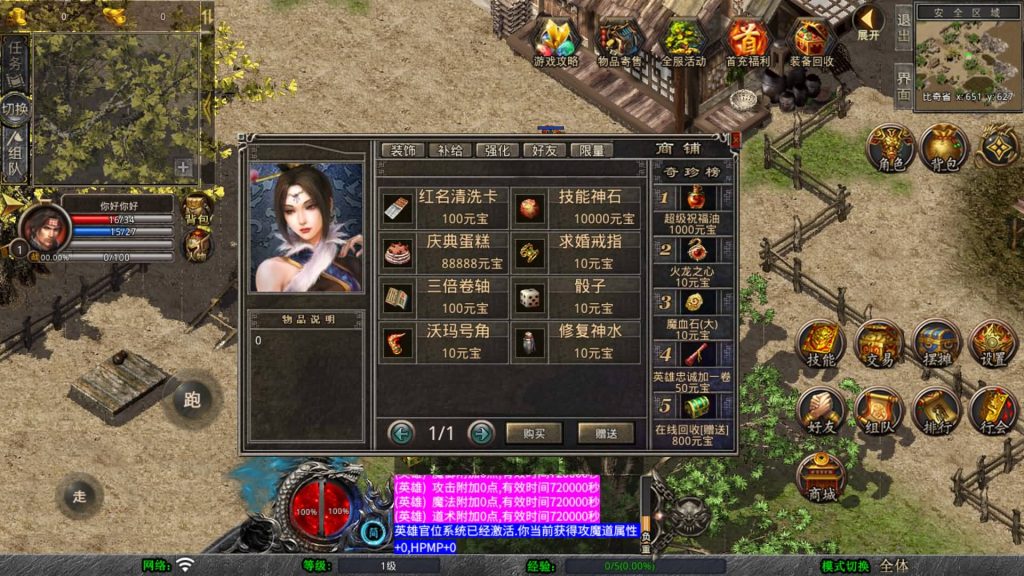Close the 商铺 shop window
The height and width of the screenshot is (576, 1024).
(x=736, y=141)
